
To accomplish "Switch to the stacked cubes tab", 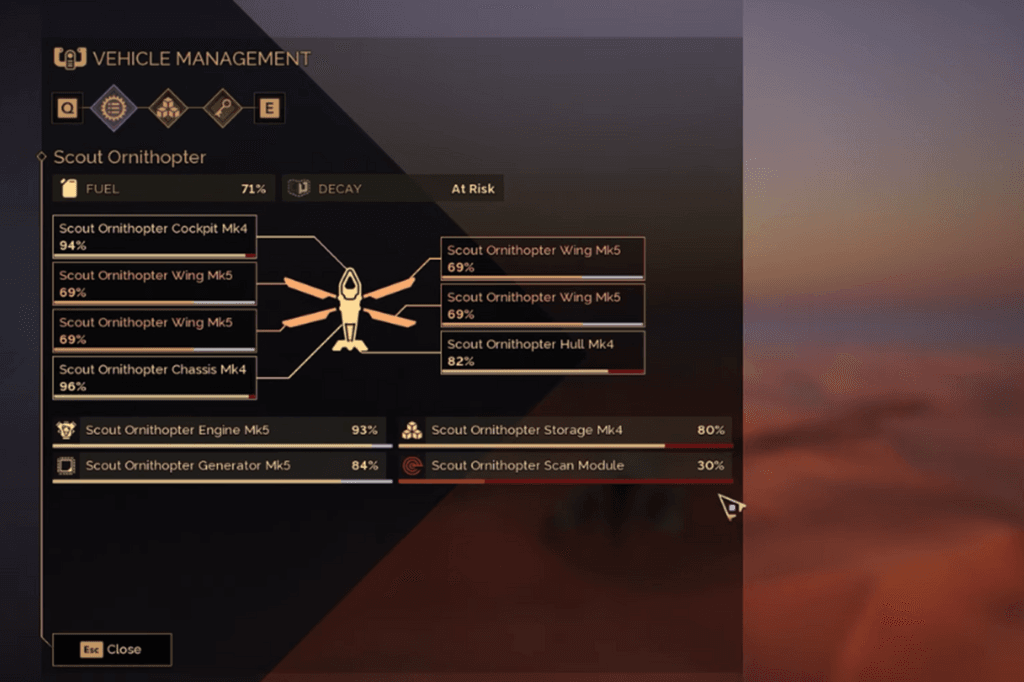I will [168, 108].
